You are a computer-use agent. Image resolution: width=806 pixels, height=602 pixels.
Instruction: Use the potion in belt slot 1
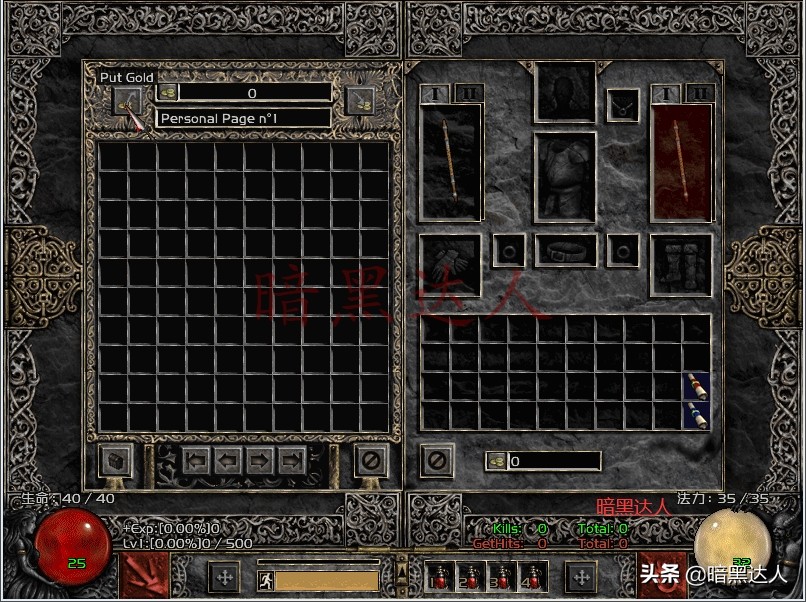(436, 577)
